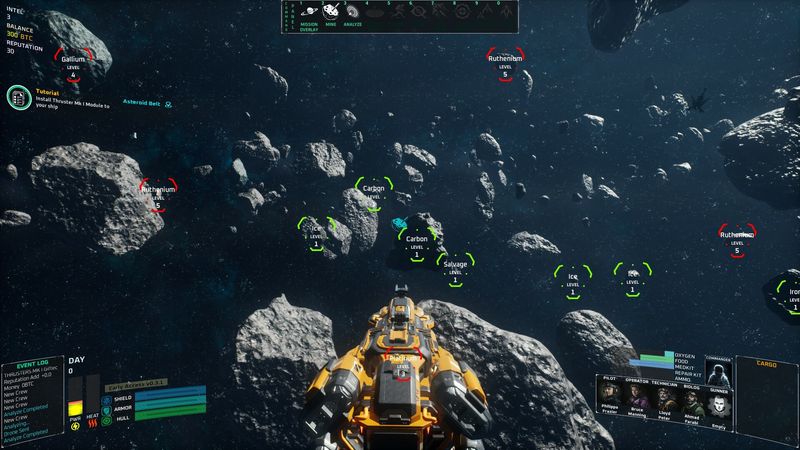Toggle the Mission Overlay command
The height and width of the screenshot is (450, 800).
(x=310, y=12)
